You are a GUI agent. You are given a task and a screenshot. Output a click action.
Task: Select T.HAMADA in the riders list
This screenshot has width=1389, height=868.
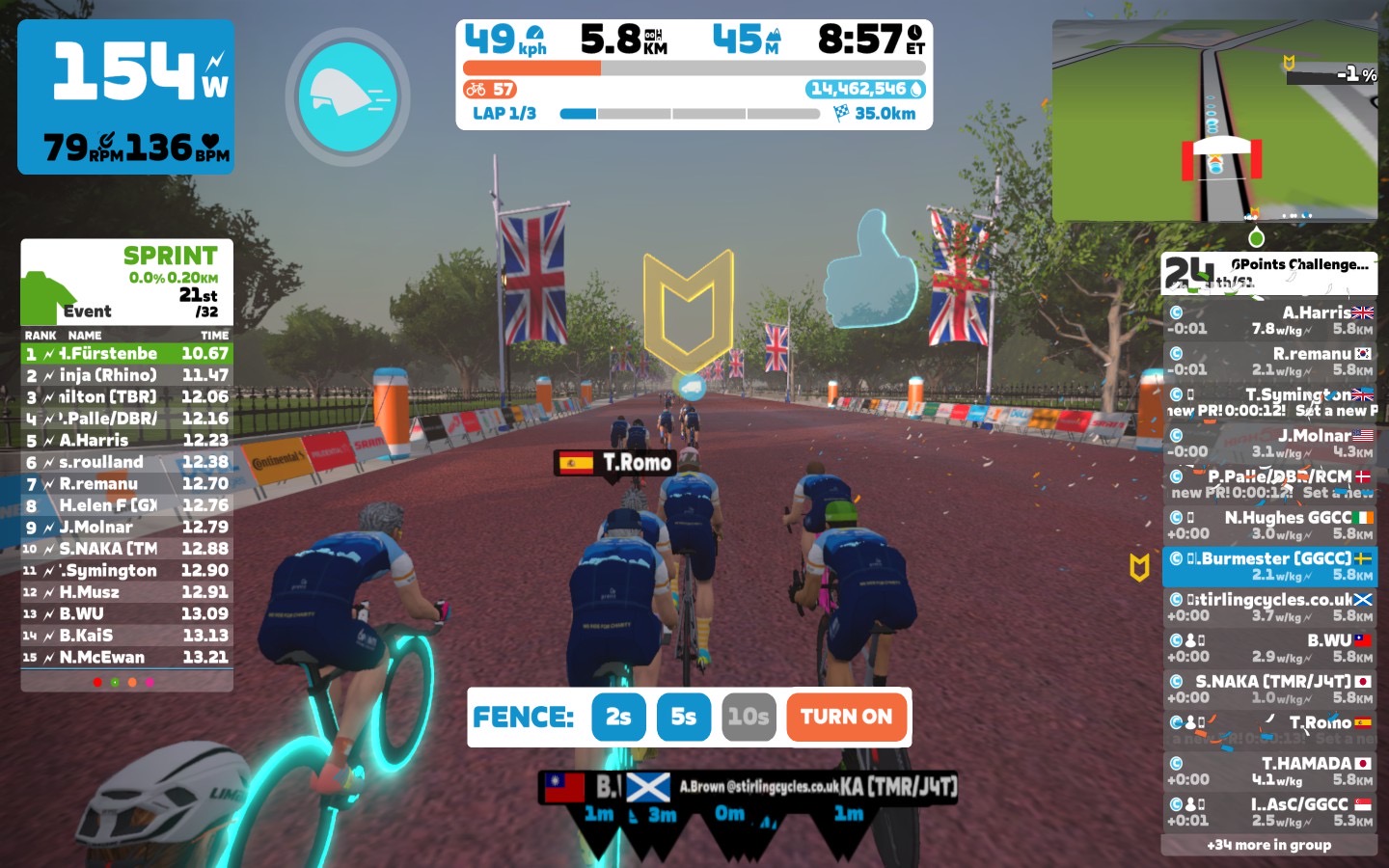click(1268, 772)
